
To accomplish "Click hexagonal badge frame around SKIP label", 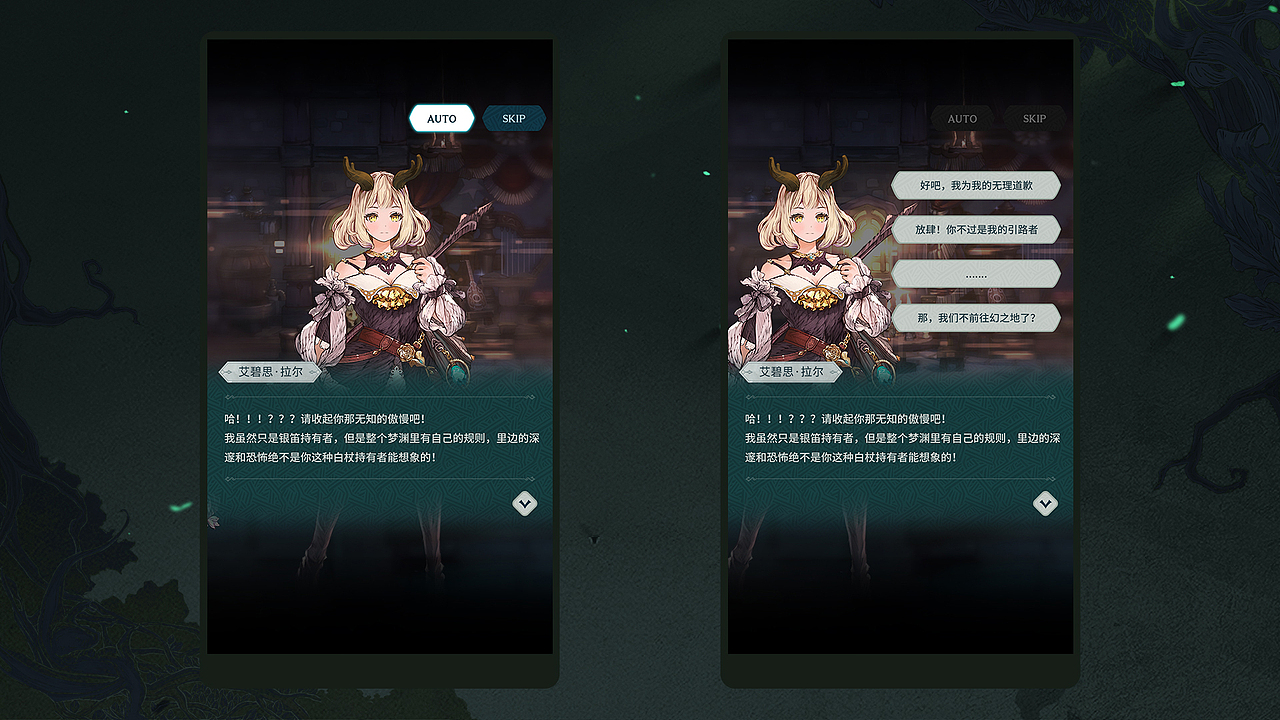I will 514,118.
